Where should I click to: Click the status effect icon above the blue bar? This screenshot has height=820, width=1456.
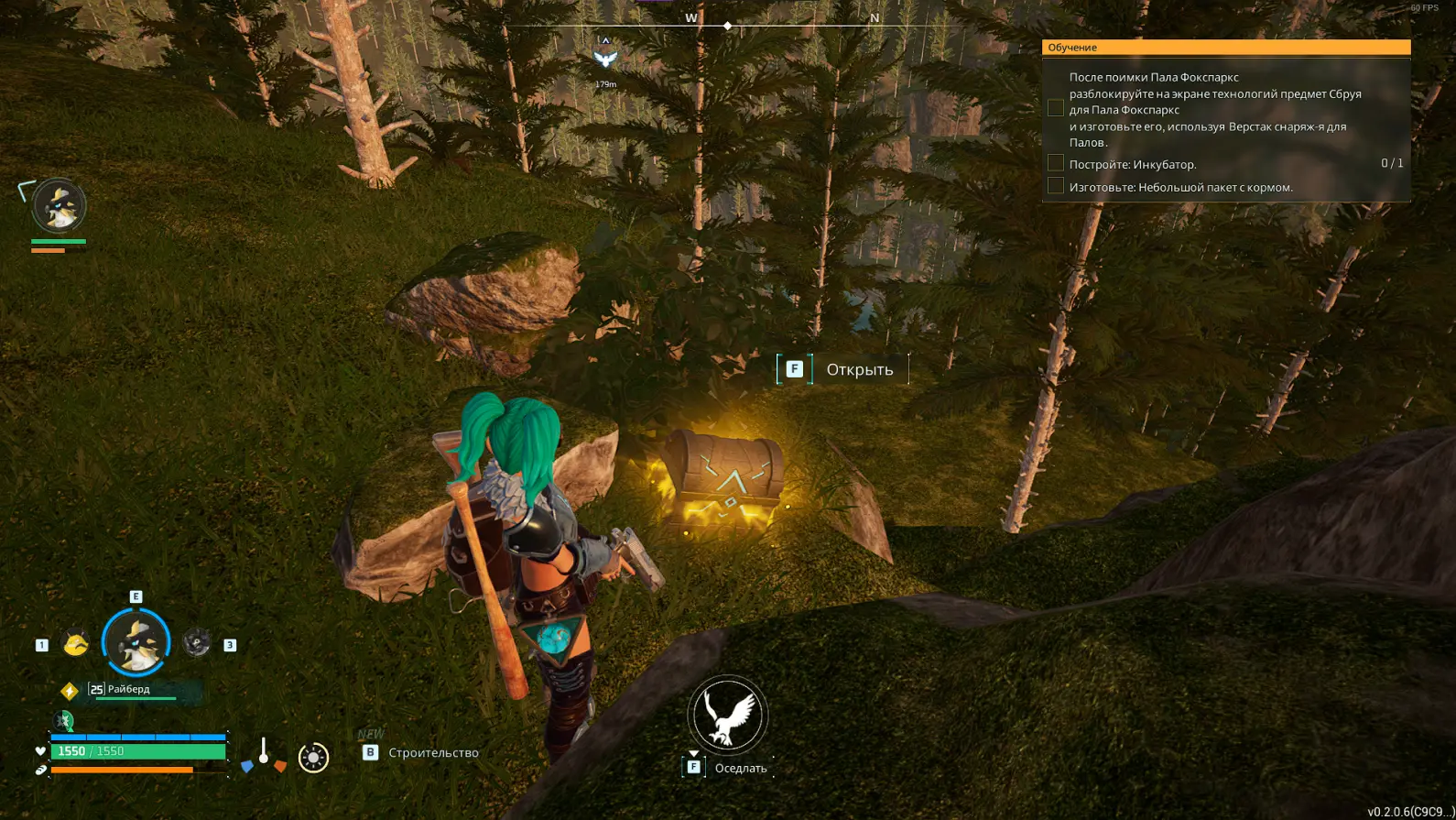pos(64,721)
